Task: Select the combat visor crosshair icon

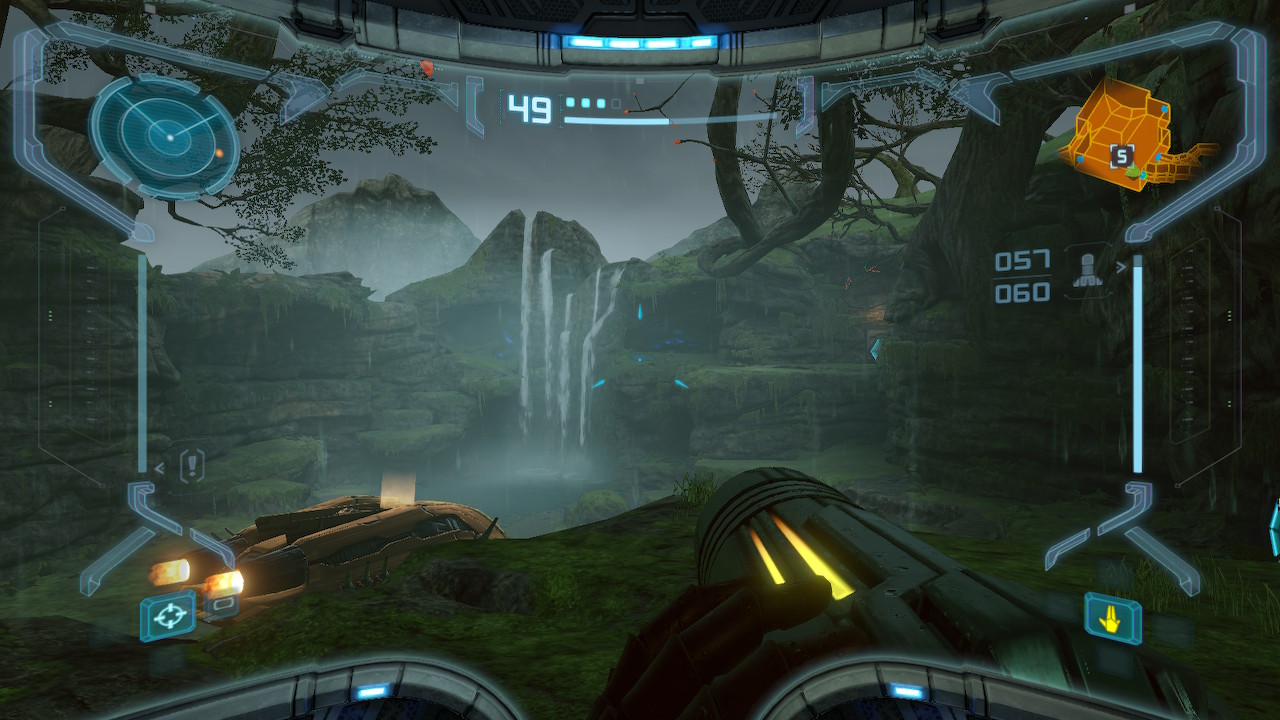Action: pyautogui.click(x=168, y=615)
